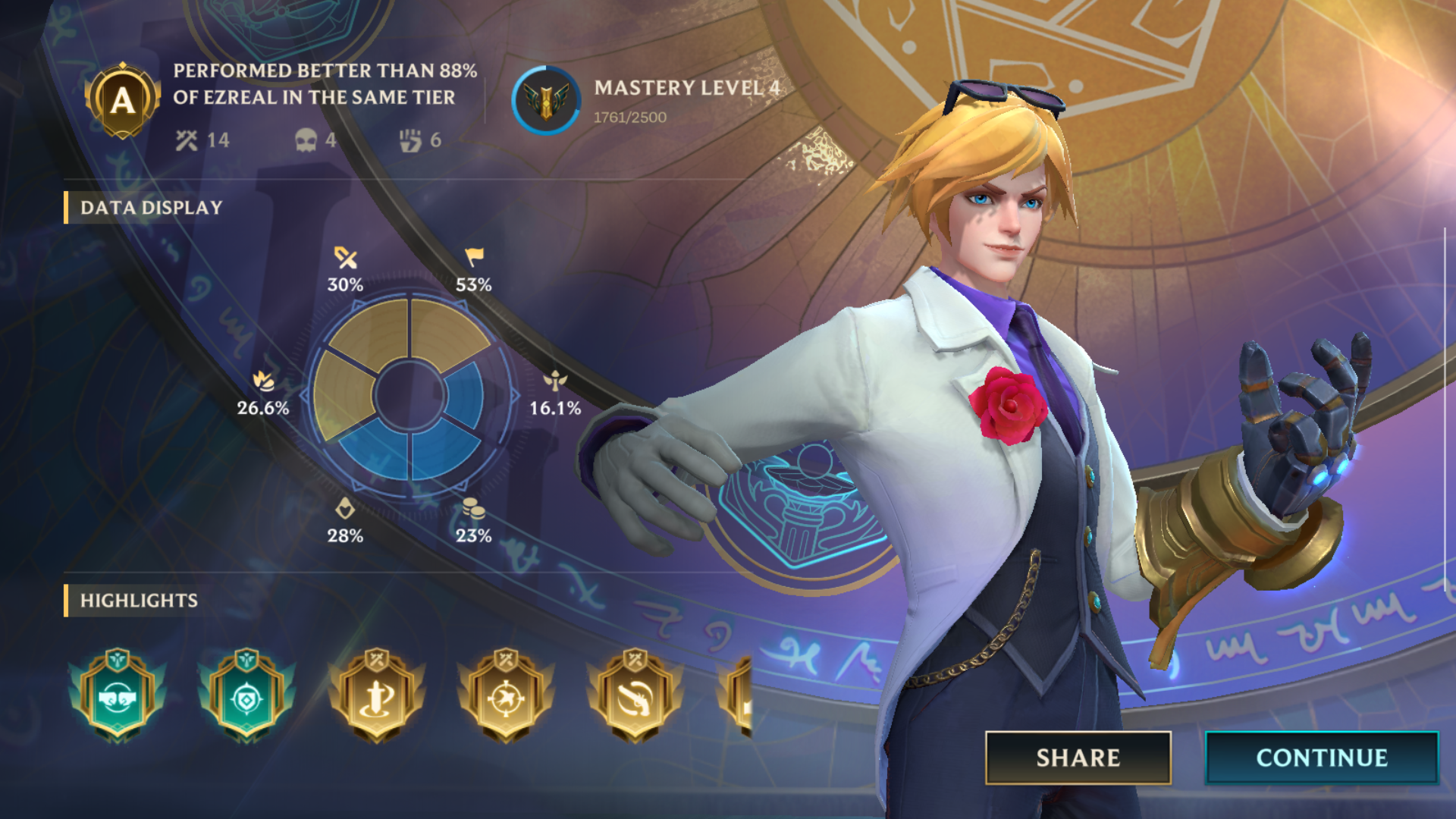Share the match results
Screen dimensions: 1456x819
click(x=1078, y=758)
